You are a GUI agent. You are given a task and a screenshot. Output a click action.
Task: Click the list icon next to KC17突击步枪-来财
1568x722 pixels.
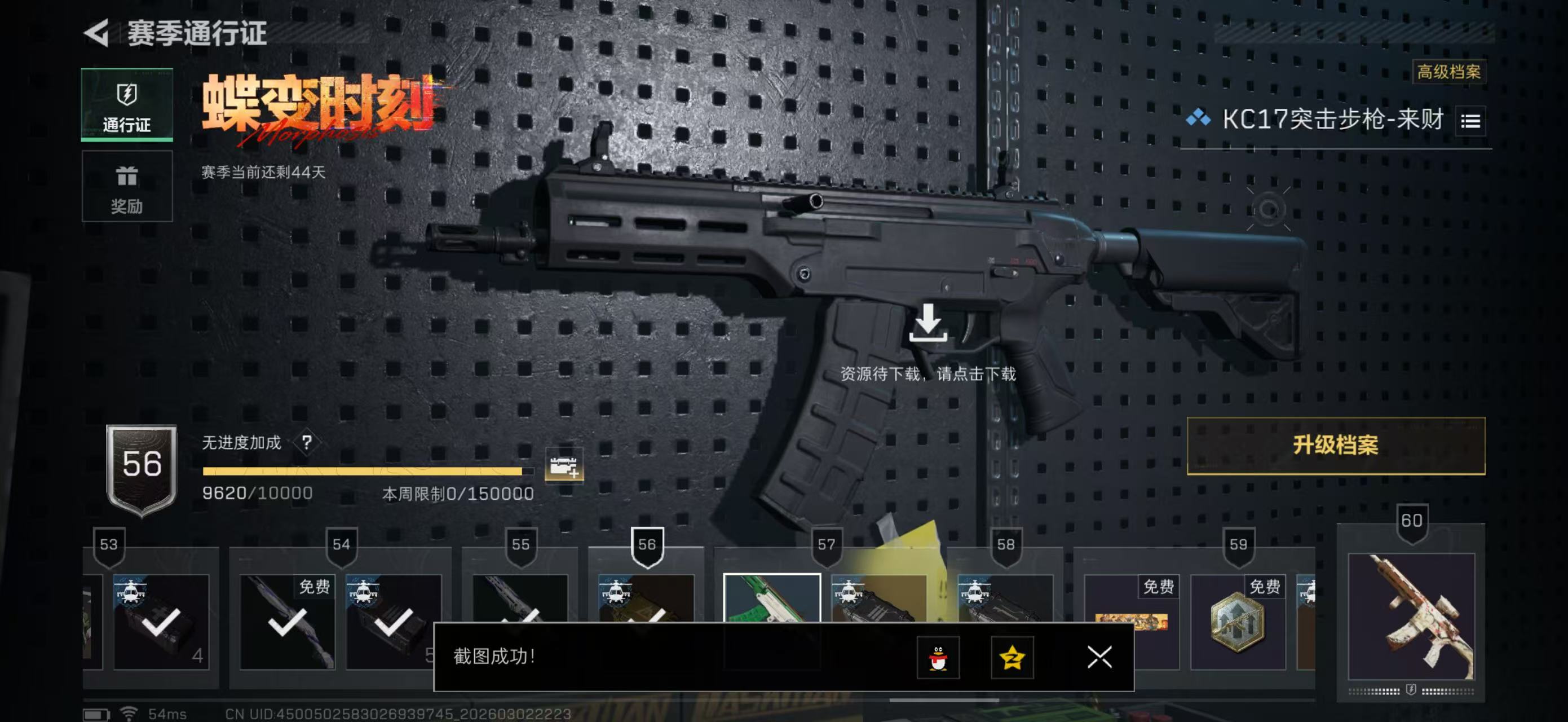pos(1470,121)
